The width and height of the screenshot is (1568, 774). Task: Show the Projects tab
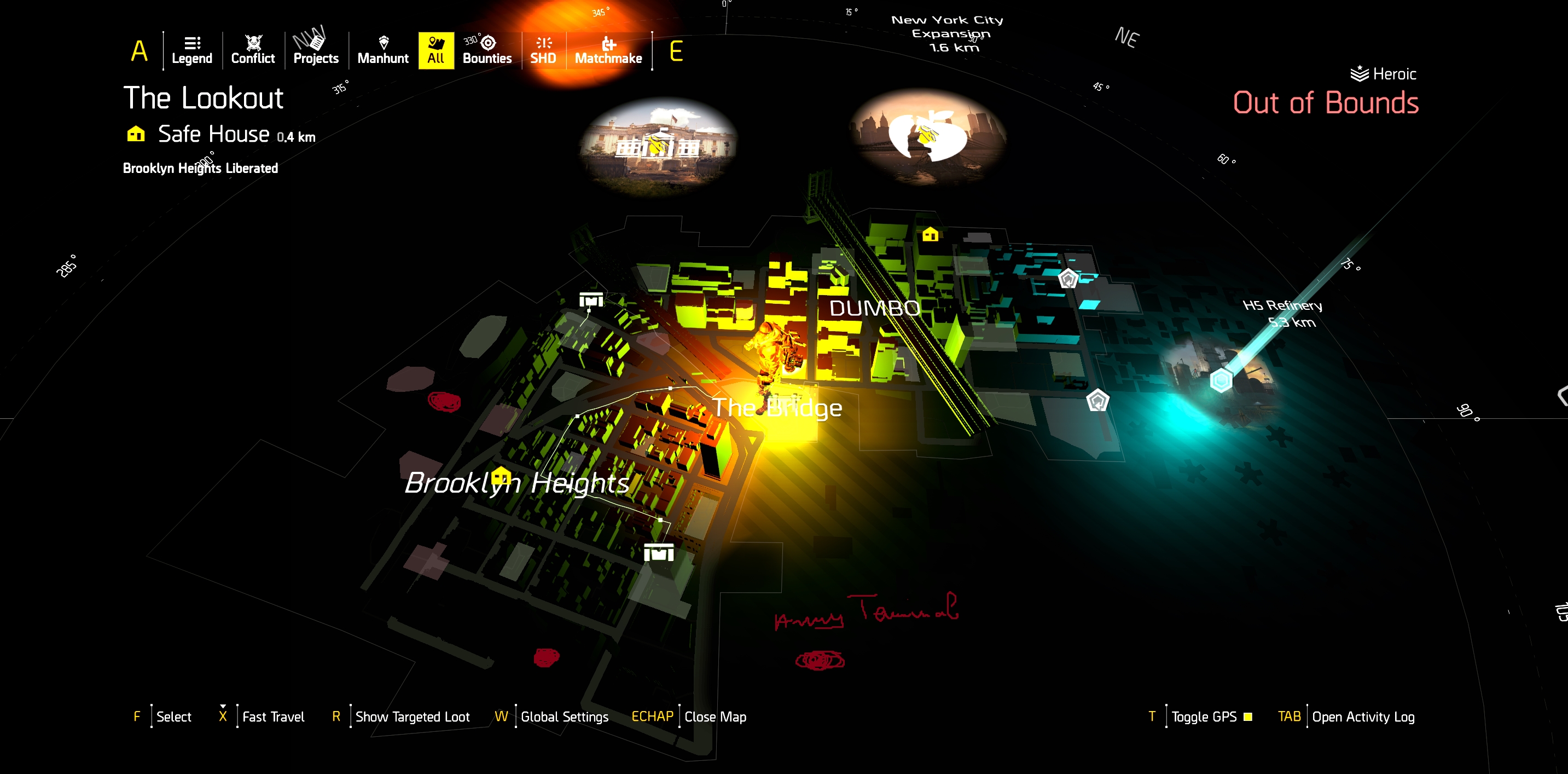(315, 50)
